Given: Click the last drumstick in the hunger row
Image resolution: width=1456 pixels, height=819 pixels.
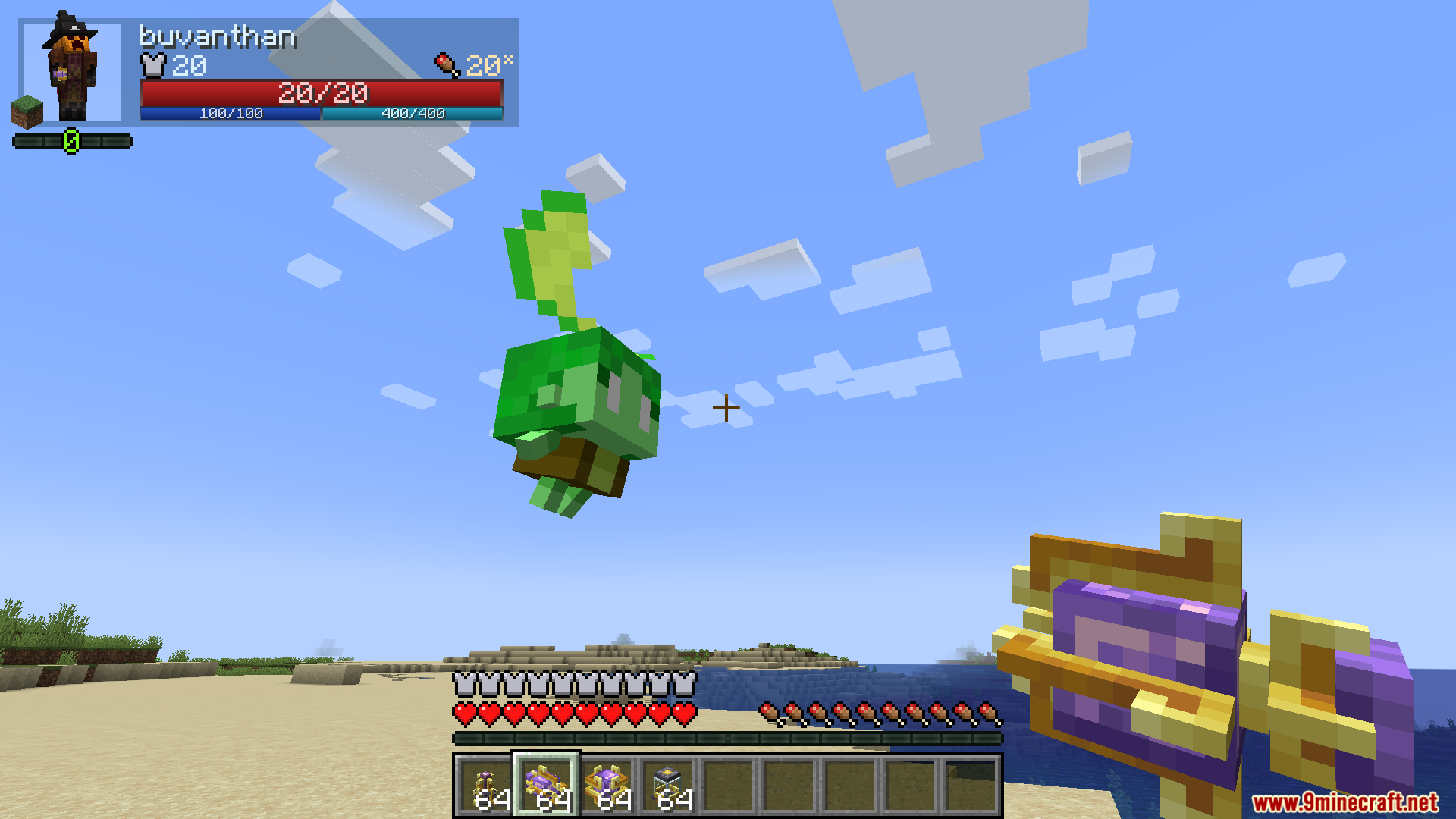Looking at the screenshot, I should 987,714.
